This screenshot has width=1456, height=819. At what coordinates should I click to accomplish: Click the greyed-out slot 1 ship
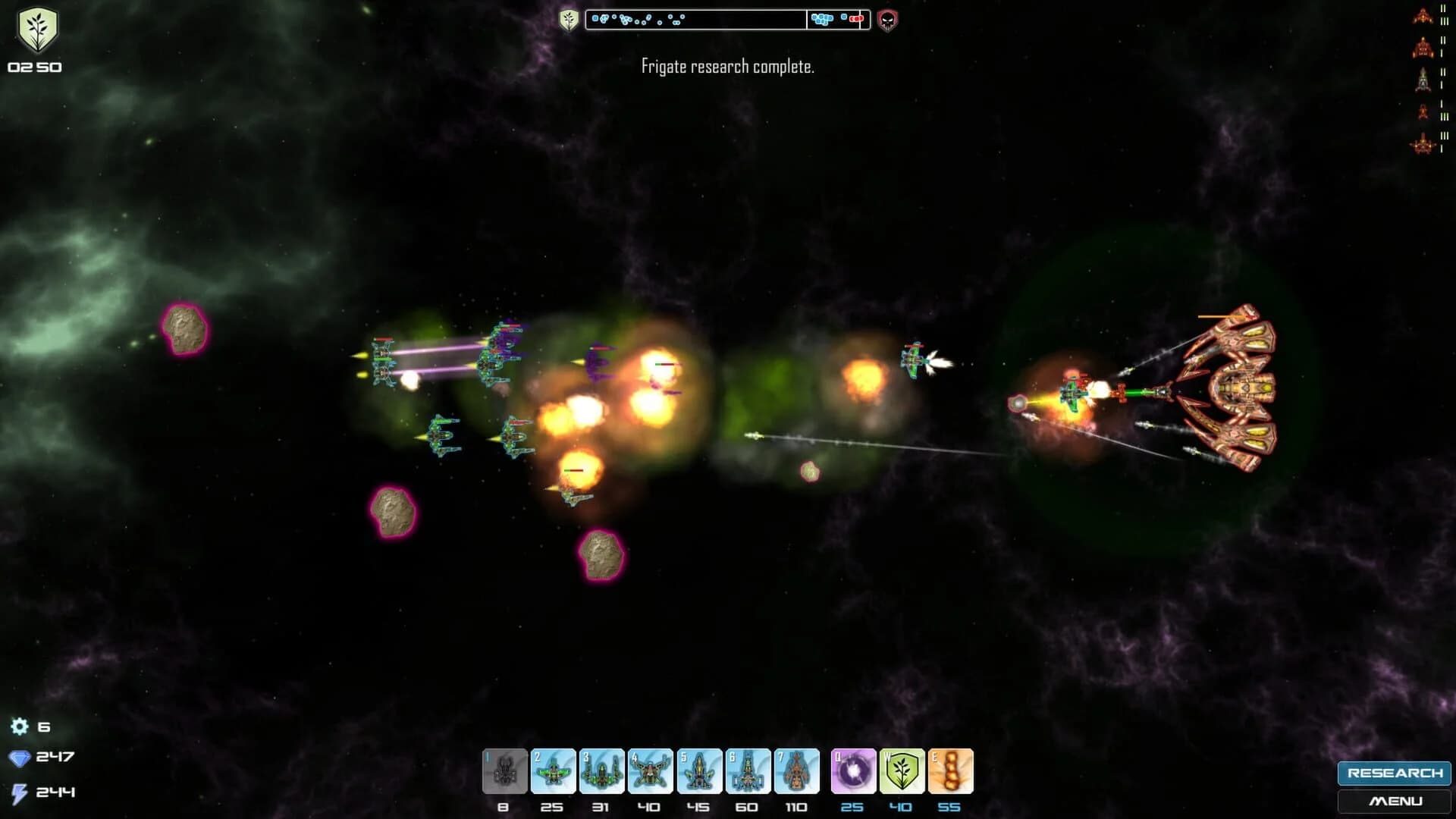[x=505, y=770]
